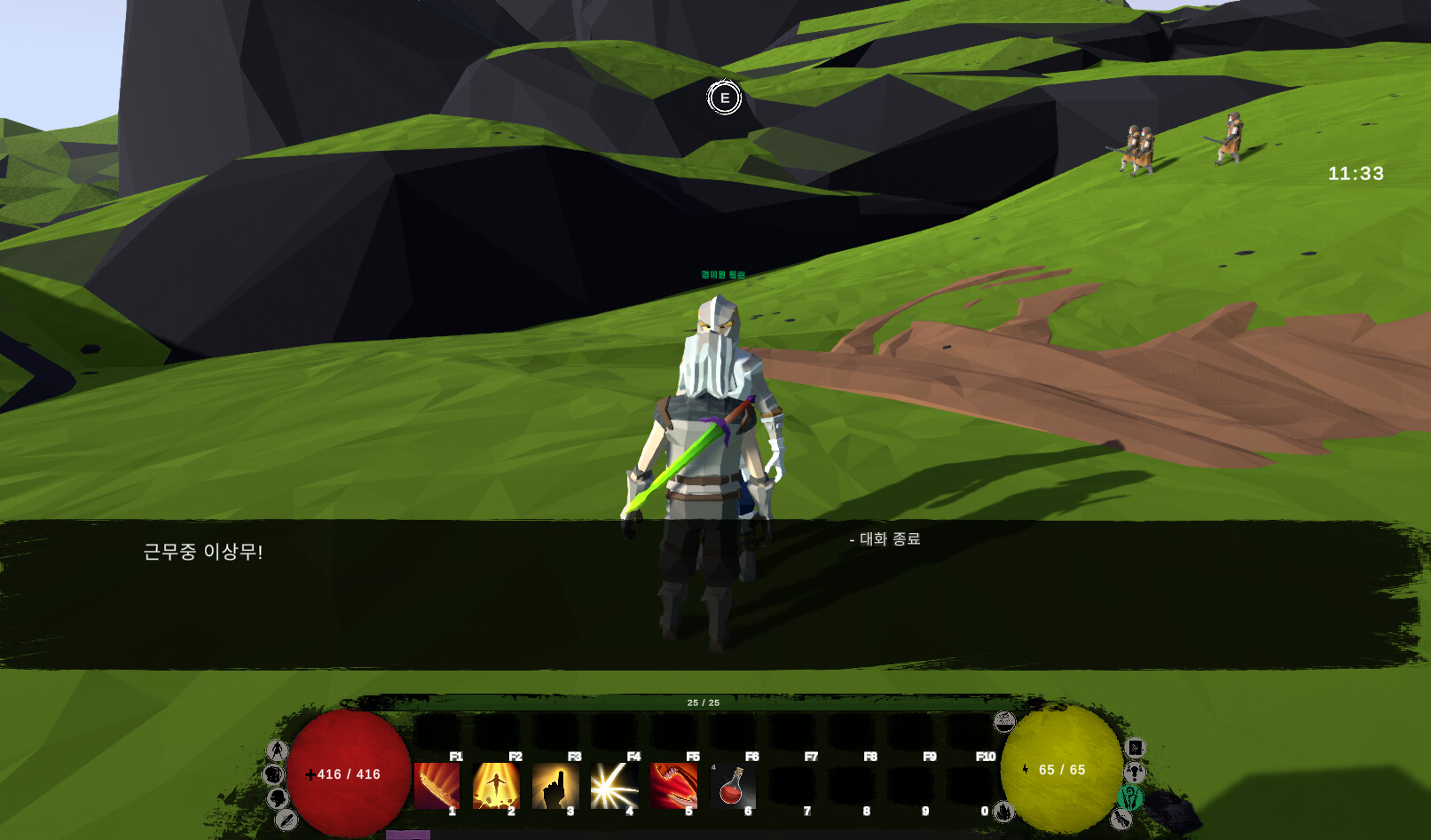
Task: Click the crossed daggers icon below the energy orb
Action: (x=1123, y=820)
